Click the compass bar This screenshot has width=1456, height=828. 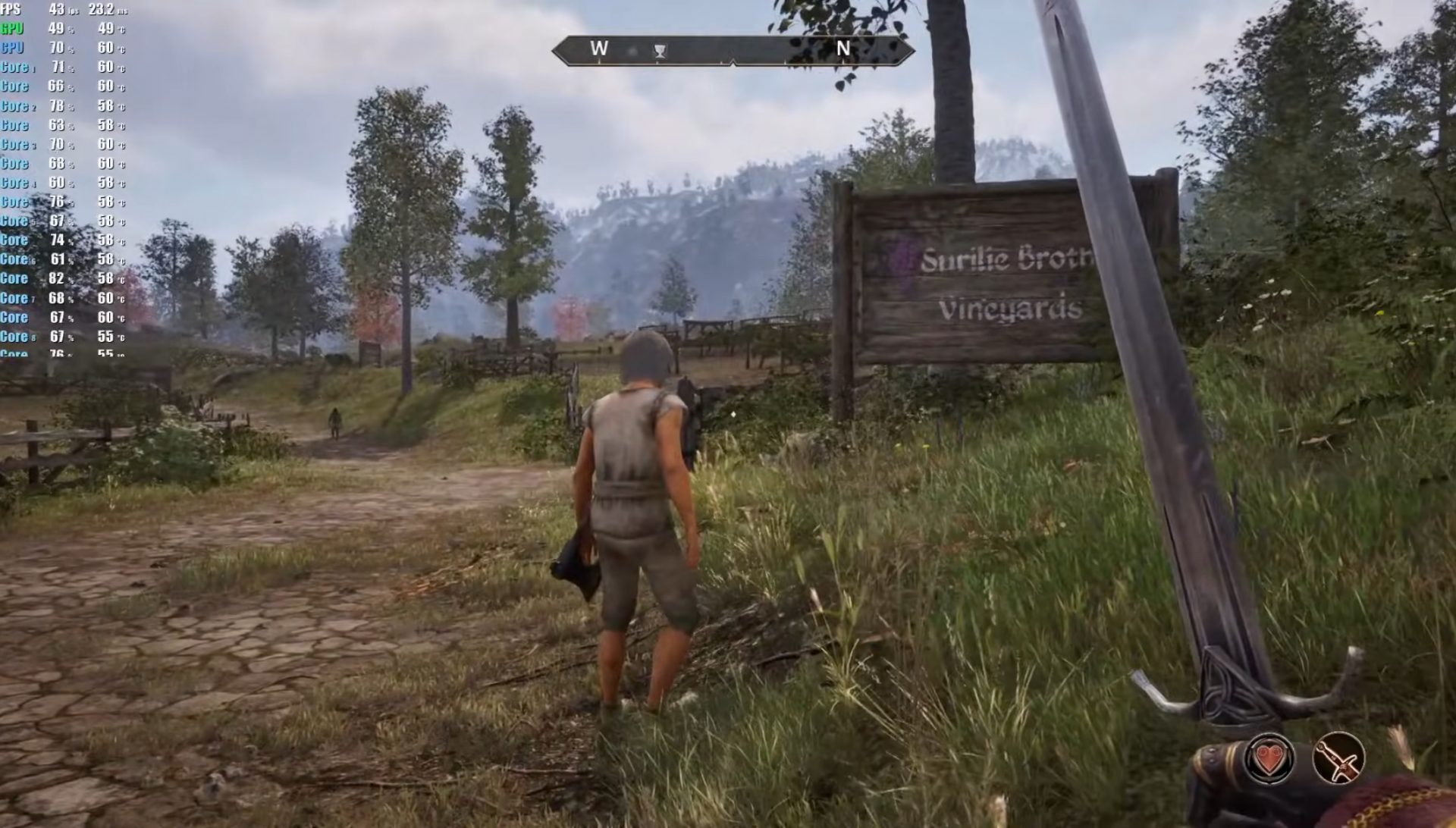pos(733,50)
